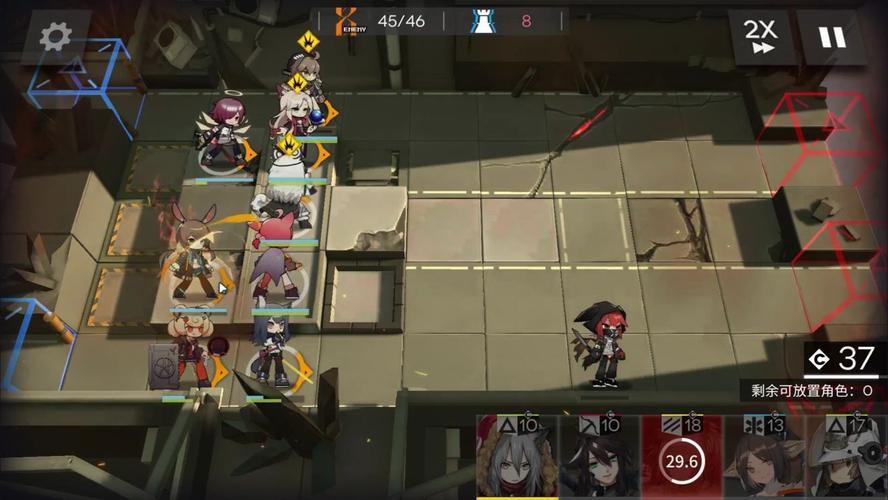Toggle the 2X game speed button
888x500 pixels.
click(x=761, y=38)
